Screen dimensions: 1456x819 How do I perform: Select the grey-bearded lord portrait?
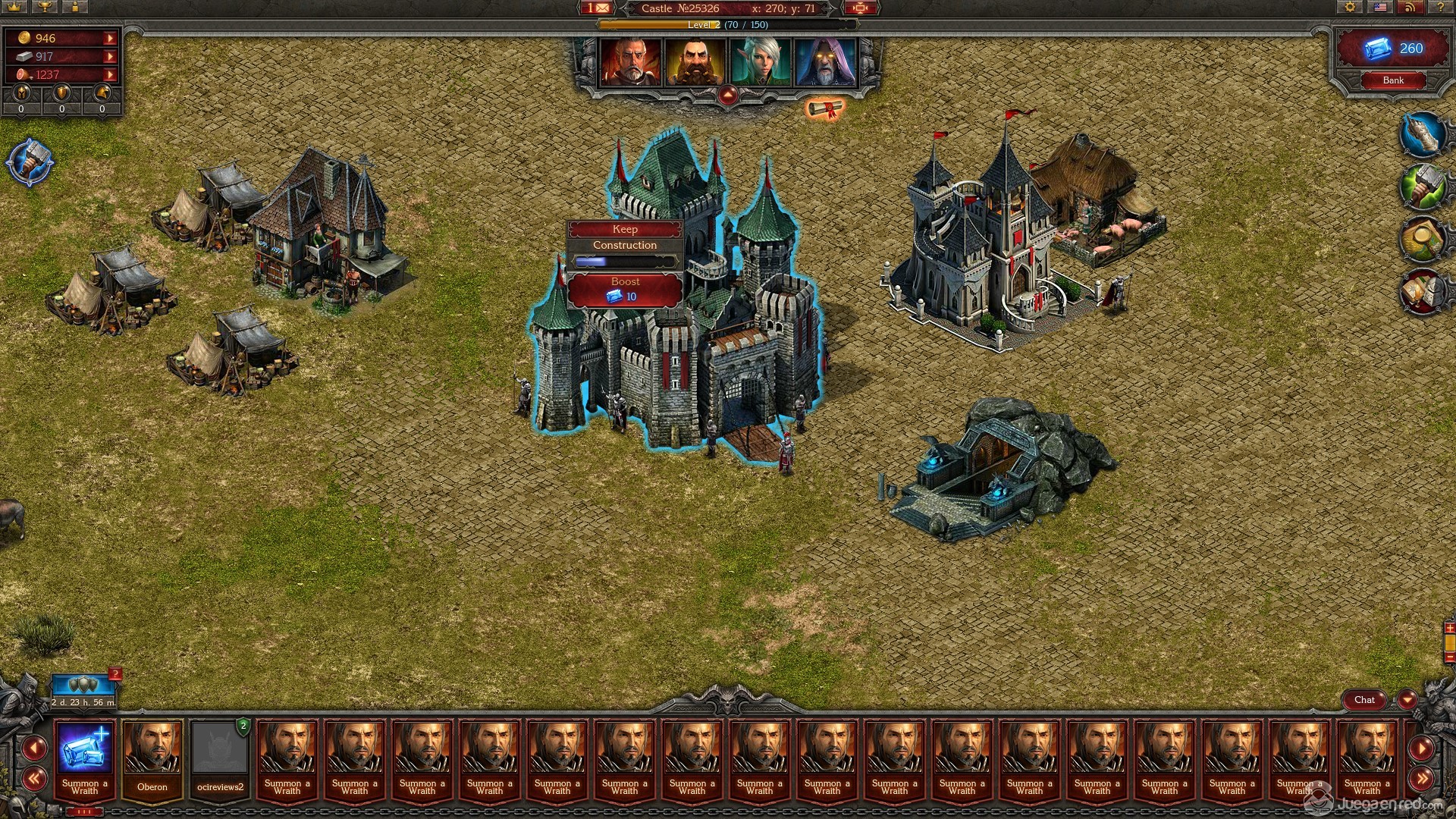pyautogui.click(x=631, y=63)
